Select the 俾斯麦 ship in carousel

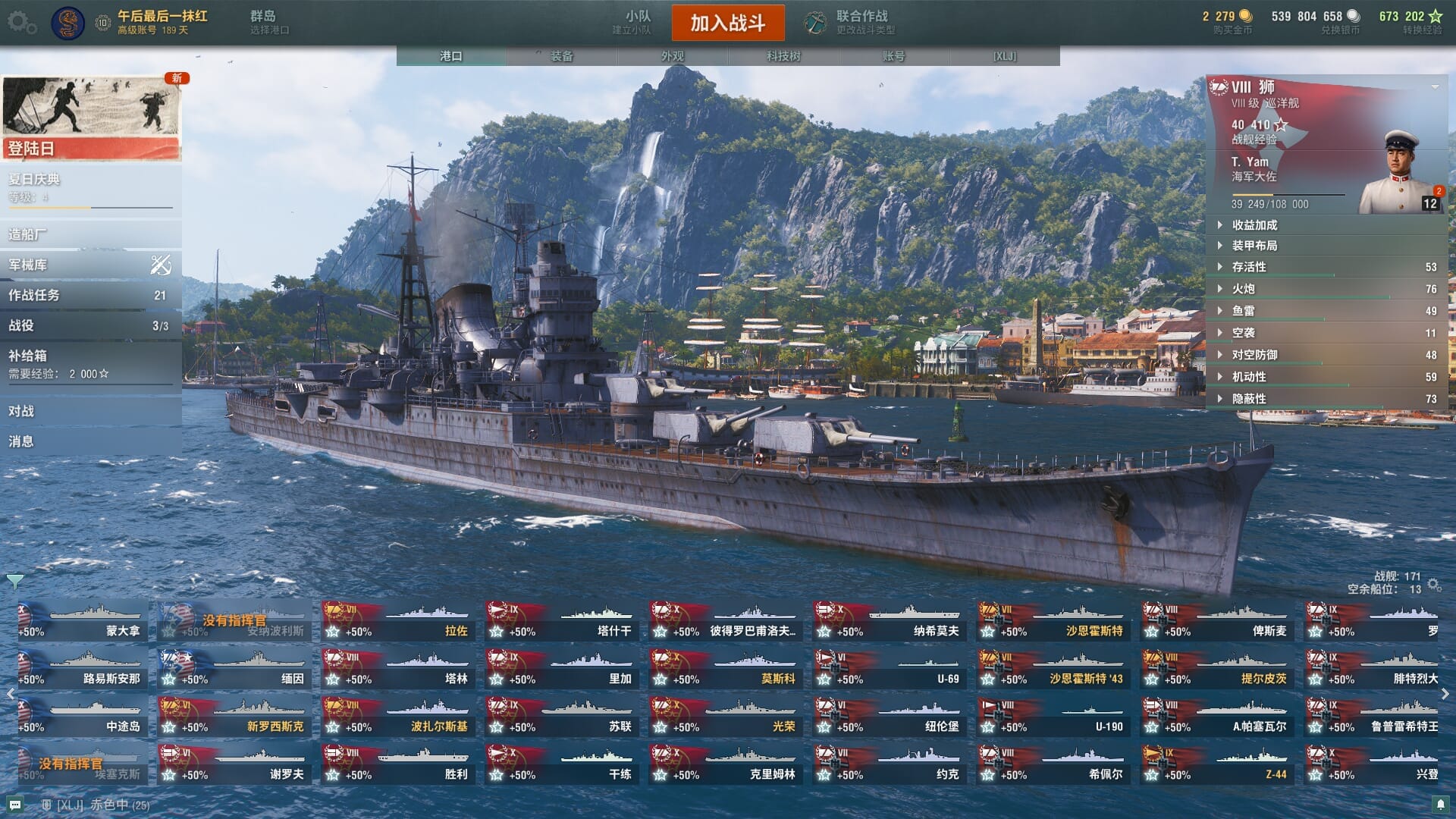point(1217,621)
